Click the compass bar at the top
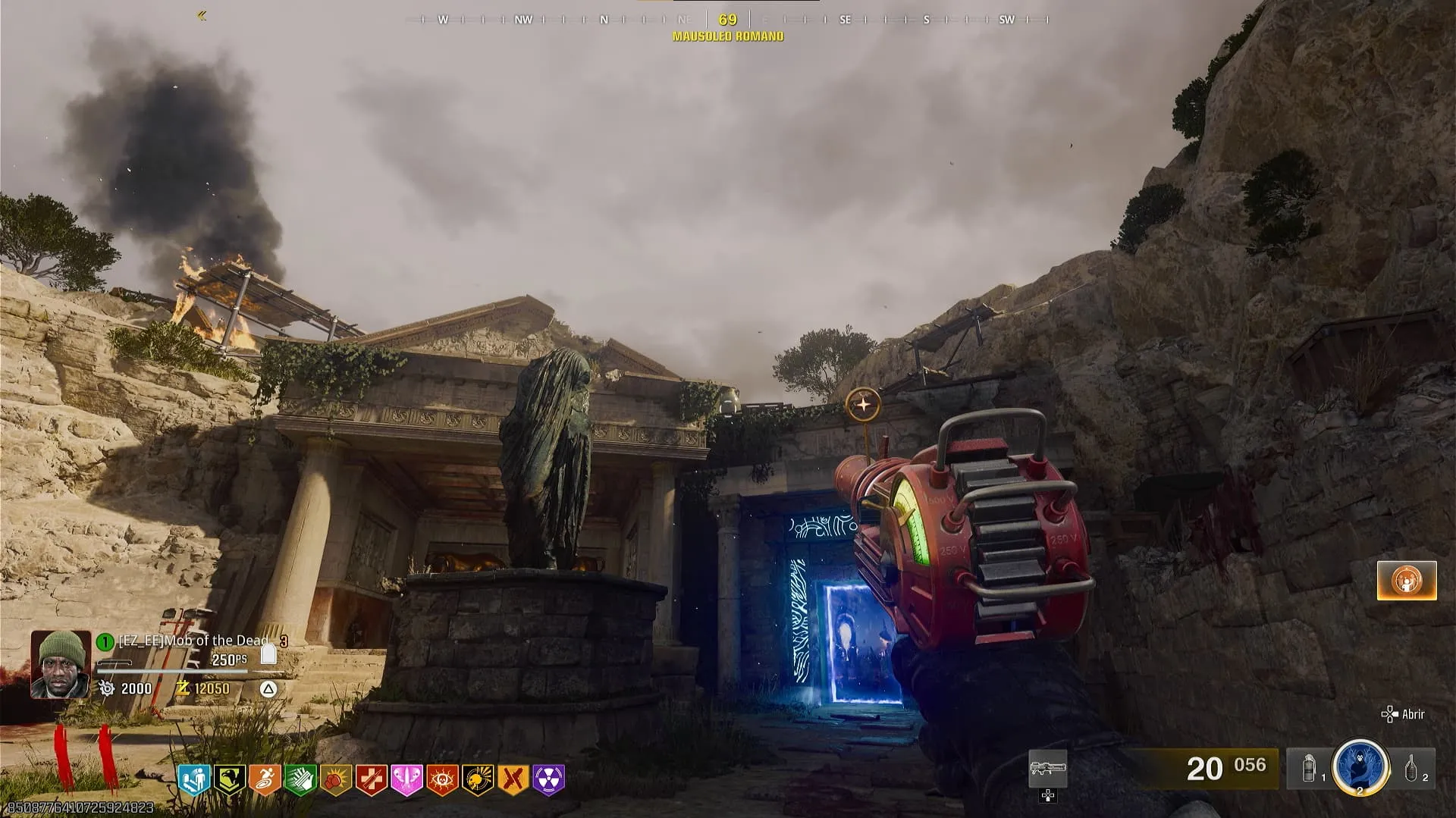The height and width of the screenshot is (818, 1456). pyautogui.click(x=727, y=20)
